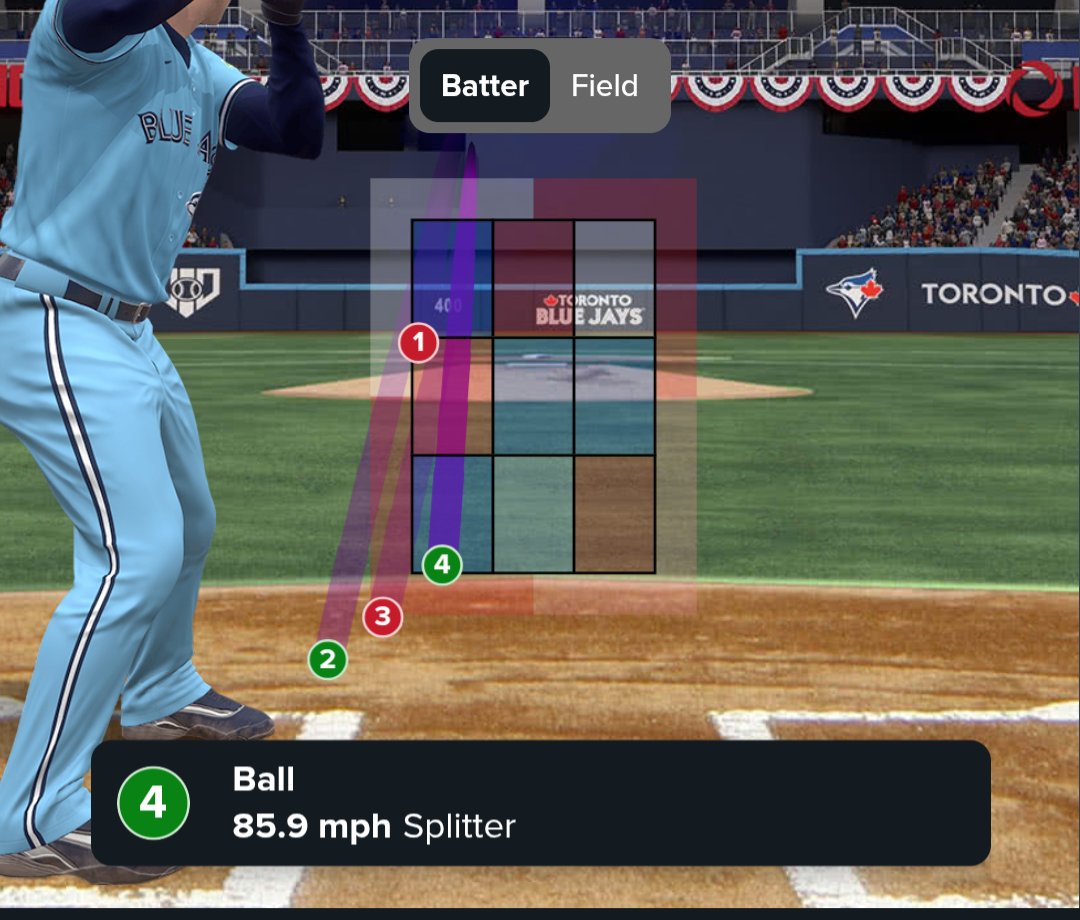Image resolution: width=1080 pixels, height=920 pixels.
Task: Tap pitch marker 4 in strike zone
Action: [442, 565]
